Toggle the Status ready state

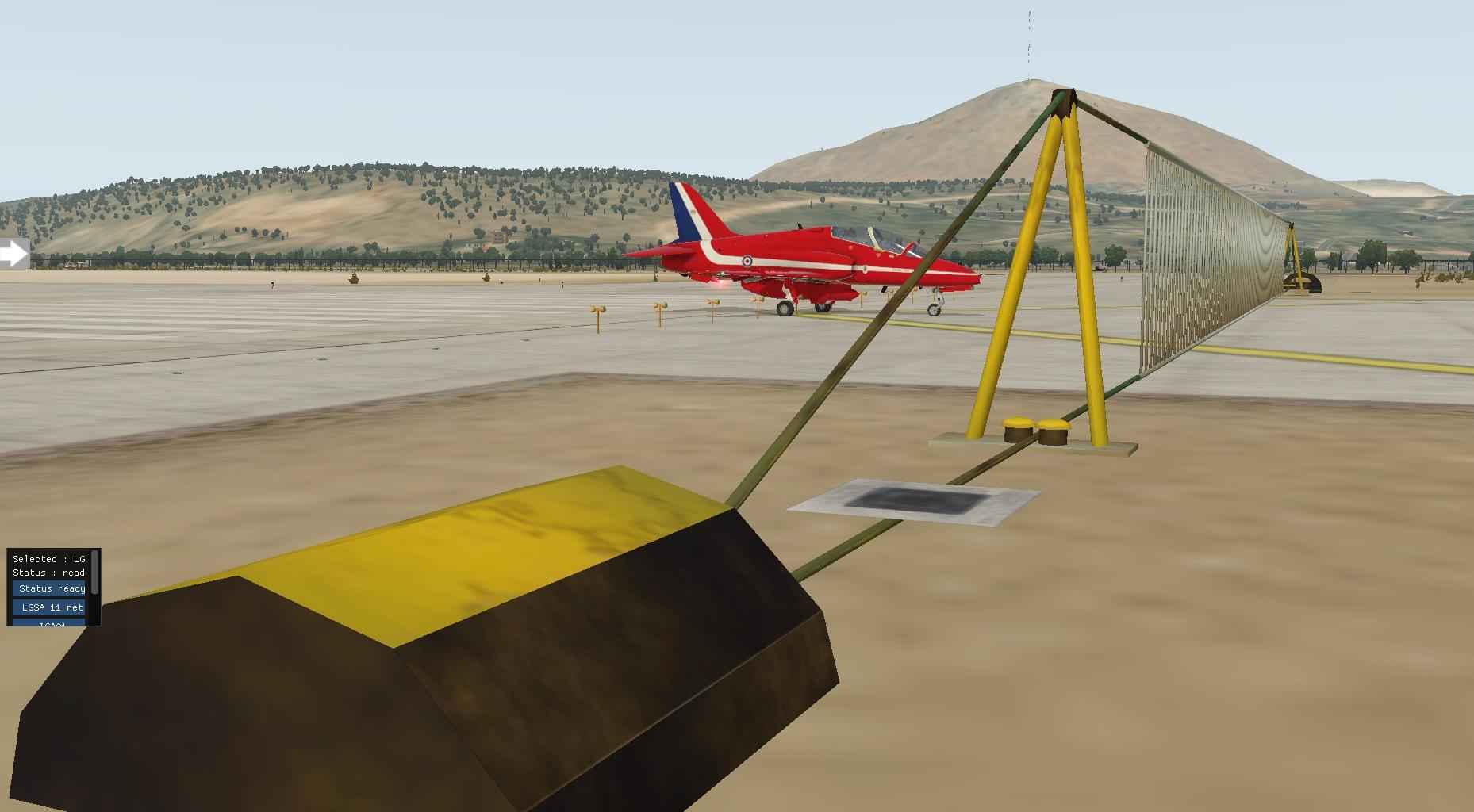click(48, 588)
